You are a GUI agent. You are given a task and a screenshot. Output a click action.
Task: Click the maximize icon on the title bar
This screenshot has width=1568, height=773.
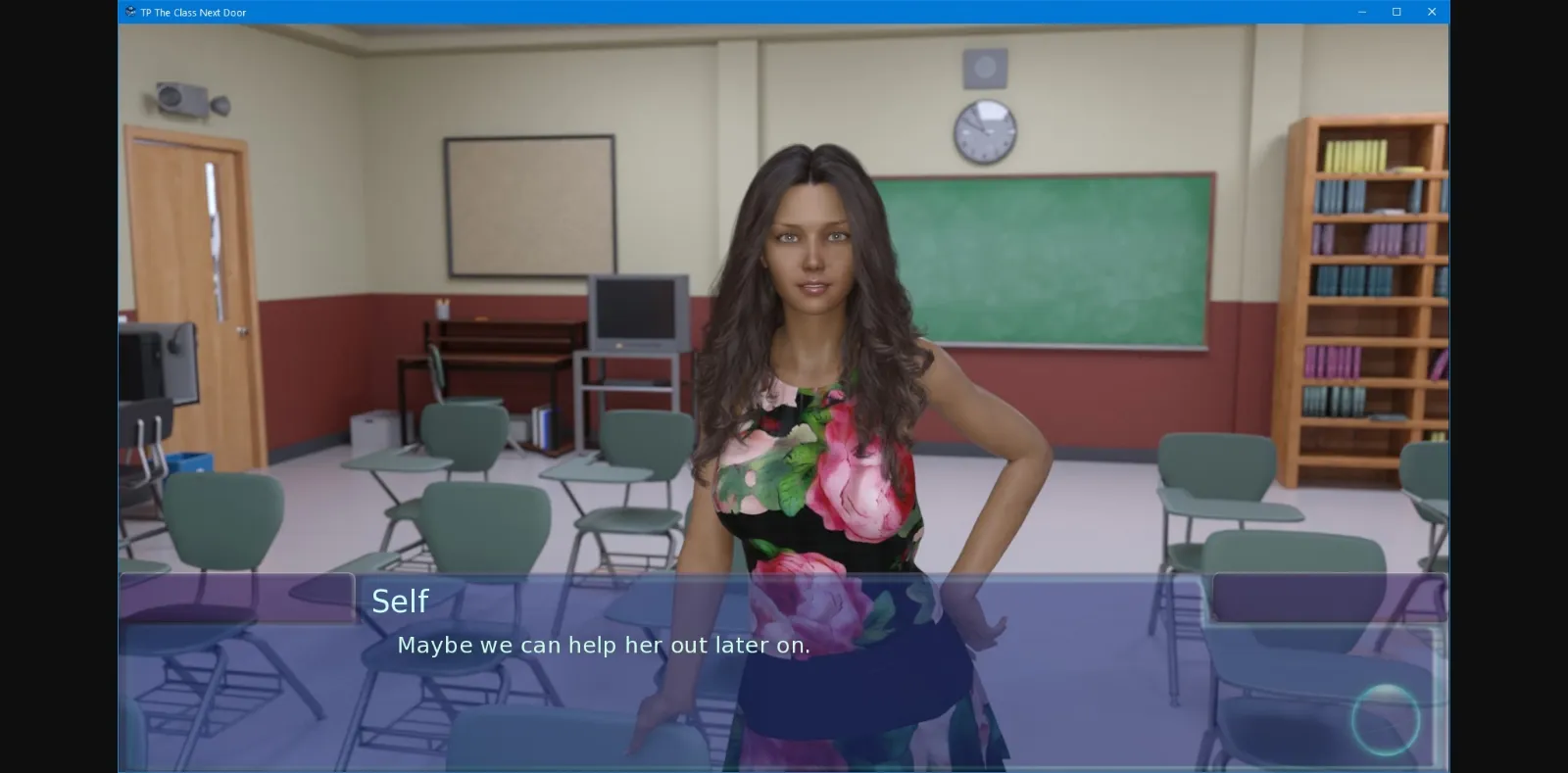(1396, 12)
